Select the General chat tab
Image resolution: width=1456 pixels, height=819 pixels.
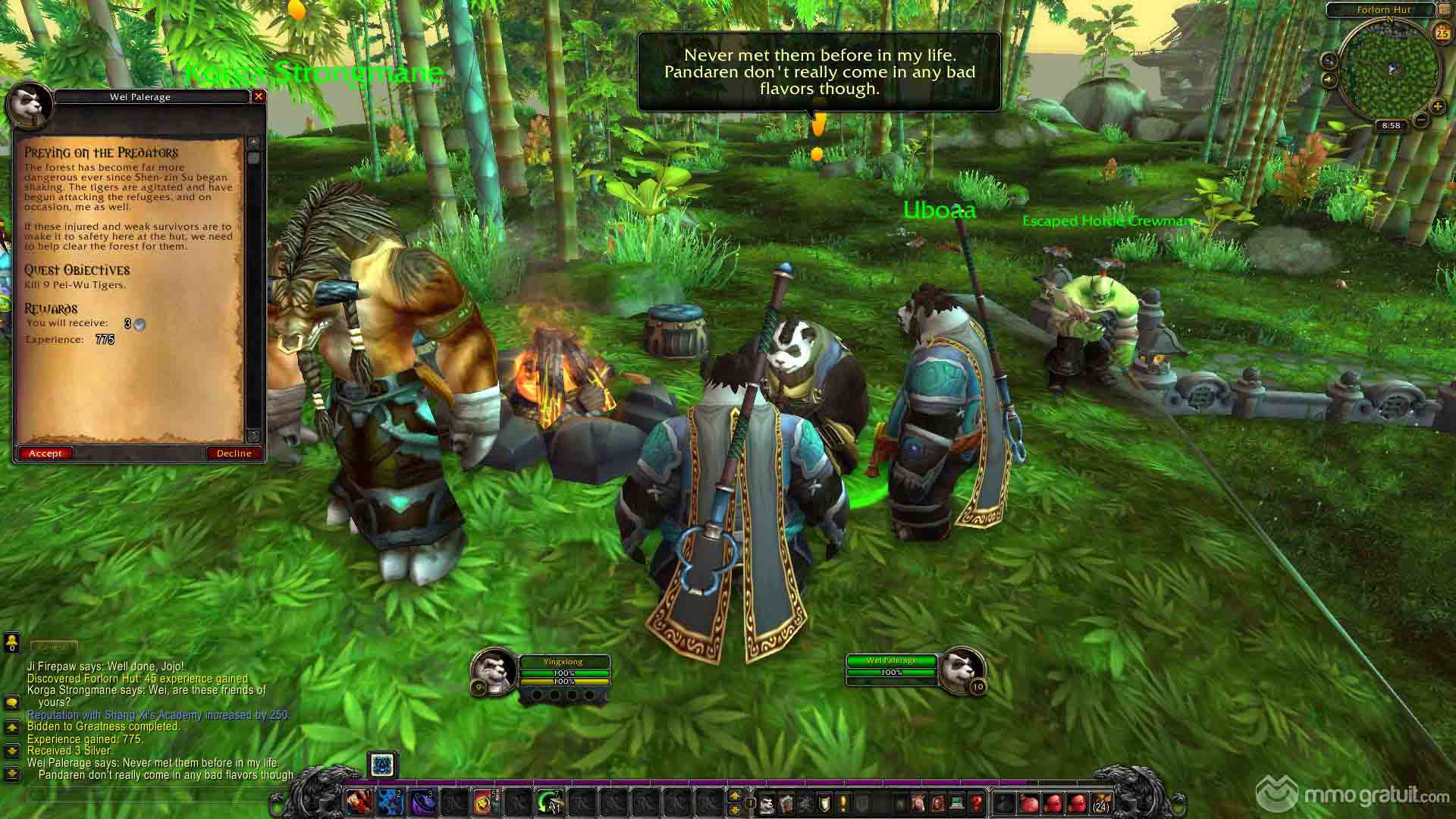[53, 647]
